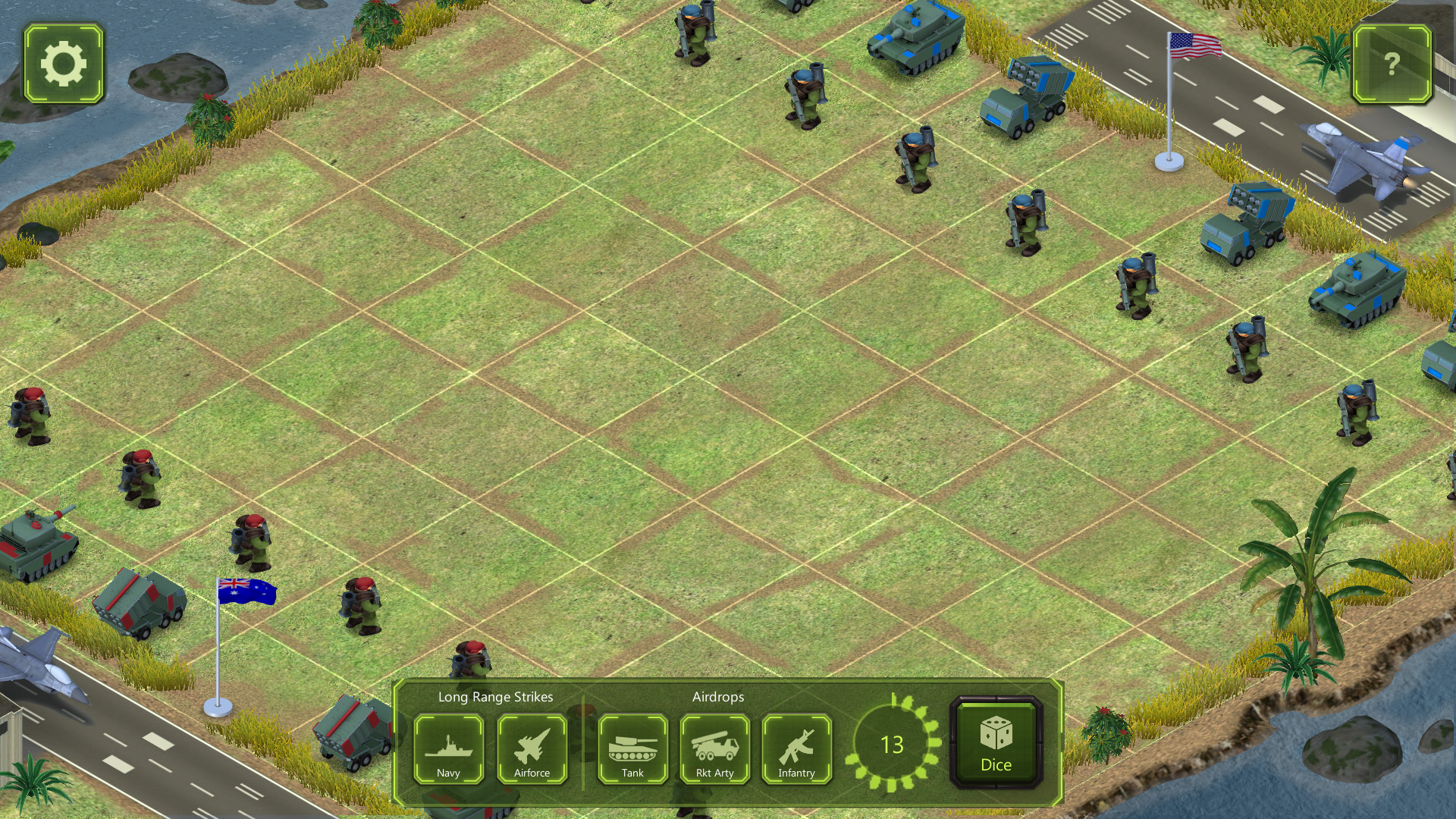Click the red-marked tank on the far left

(x=34, y=542)
